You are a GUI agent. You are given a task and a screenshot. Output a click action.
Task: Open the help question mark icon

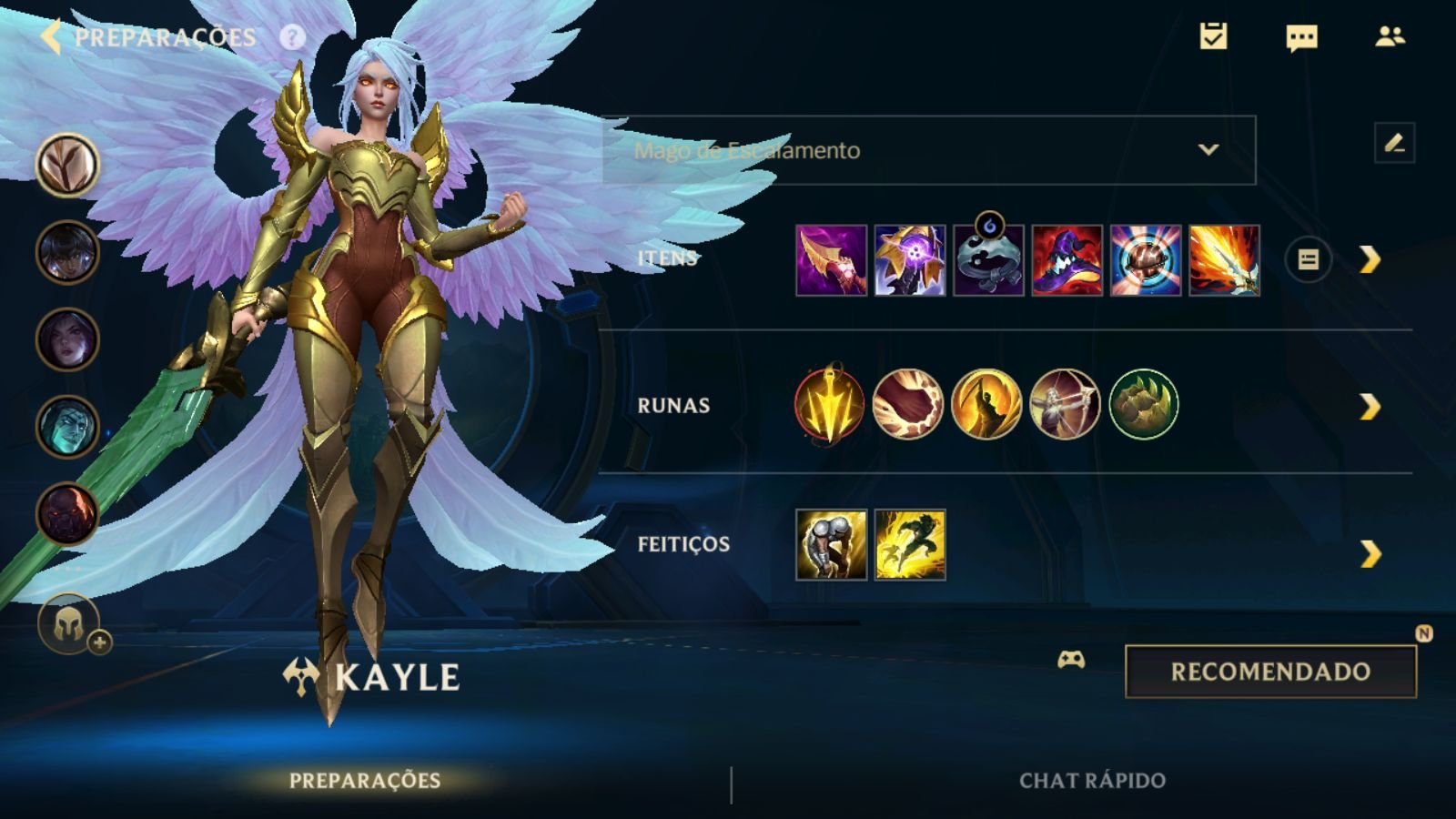tap(292, 37)
